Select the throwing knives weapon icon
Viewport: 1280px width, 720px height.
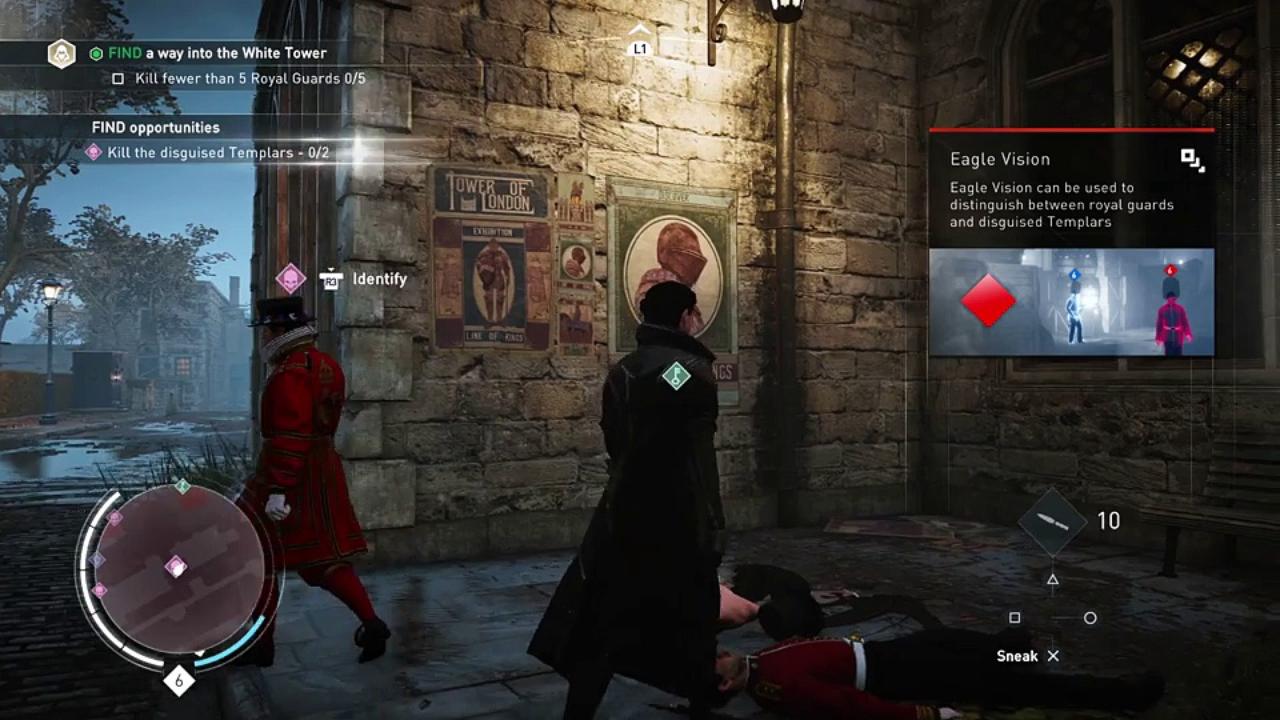[x=1053, y=521]
